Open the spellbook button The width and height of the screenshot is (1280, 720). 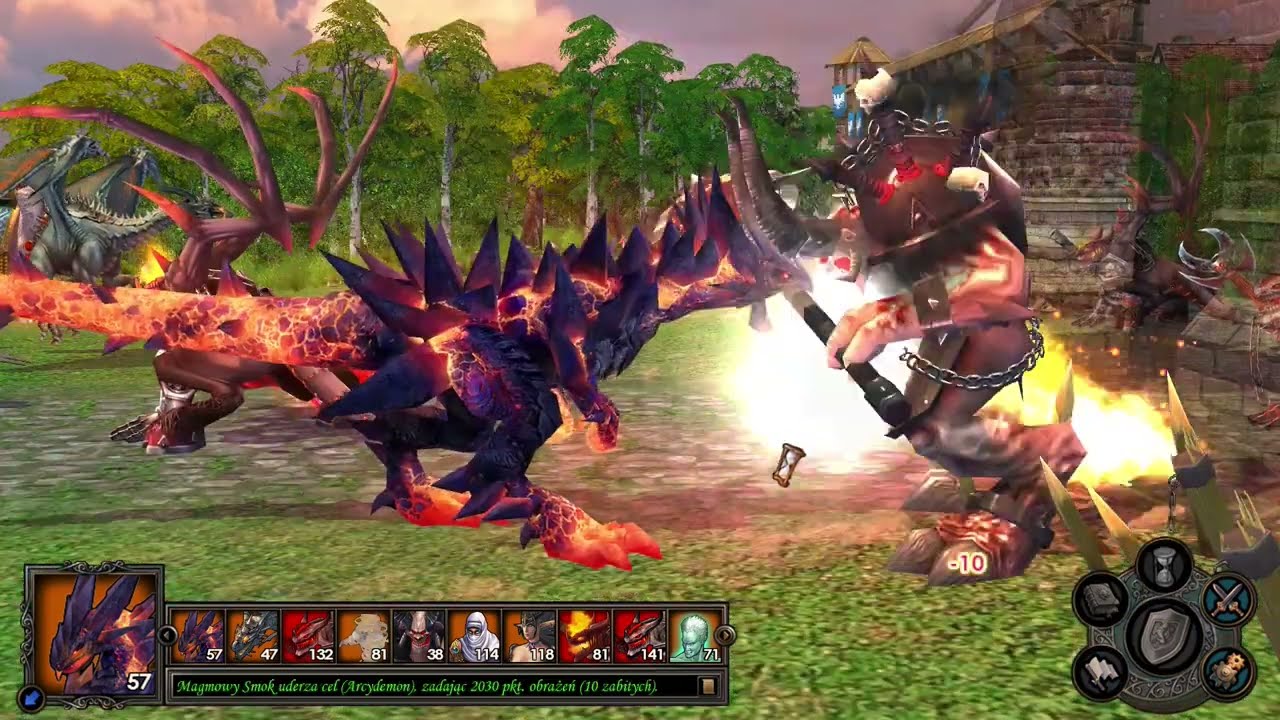click(1102, 600)
